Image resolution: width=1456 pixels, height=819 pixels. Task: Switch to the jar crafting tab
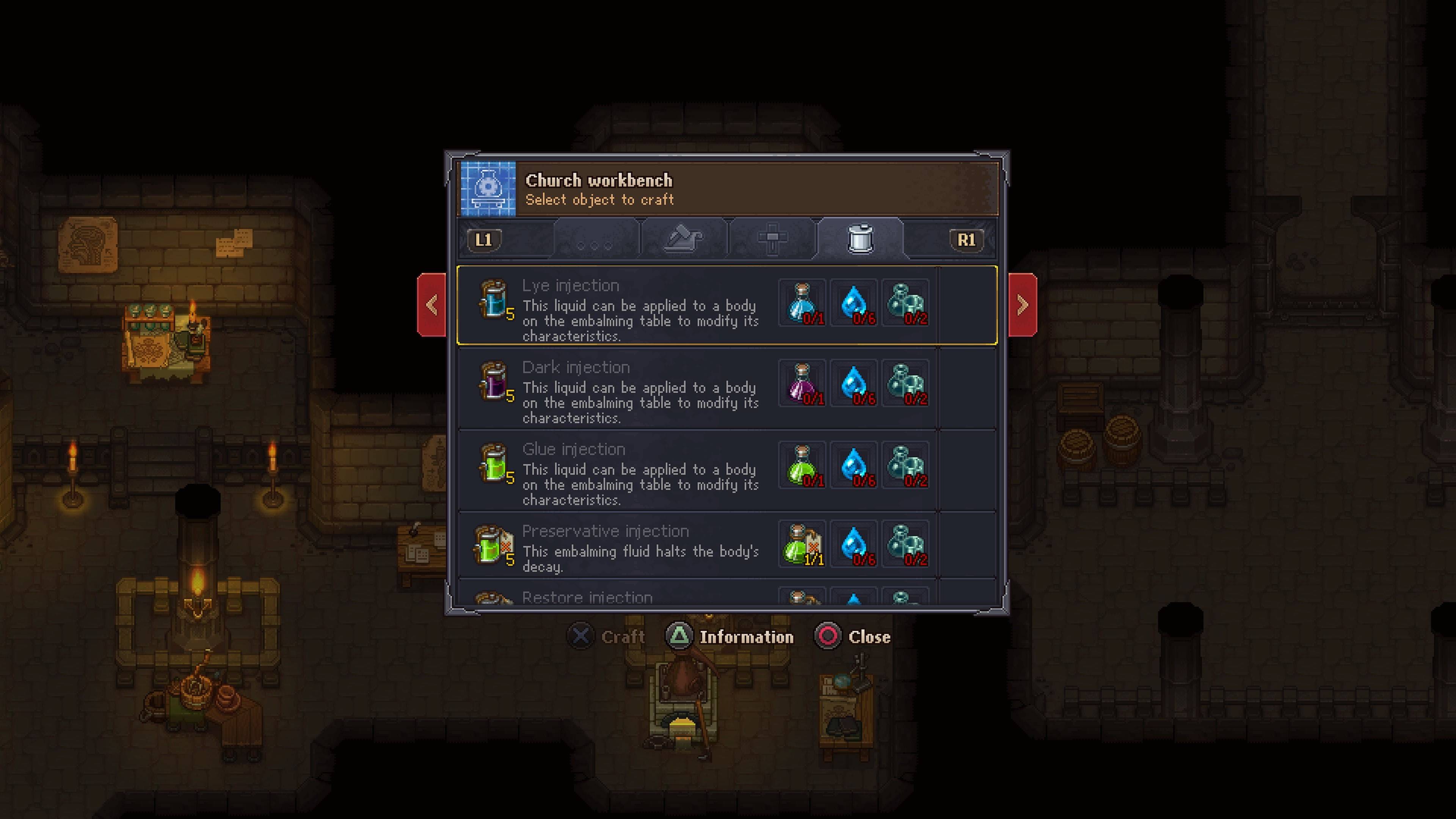[860, 238]
